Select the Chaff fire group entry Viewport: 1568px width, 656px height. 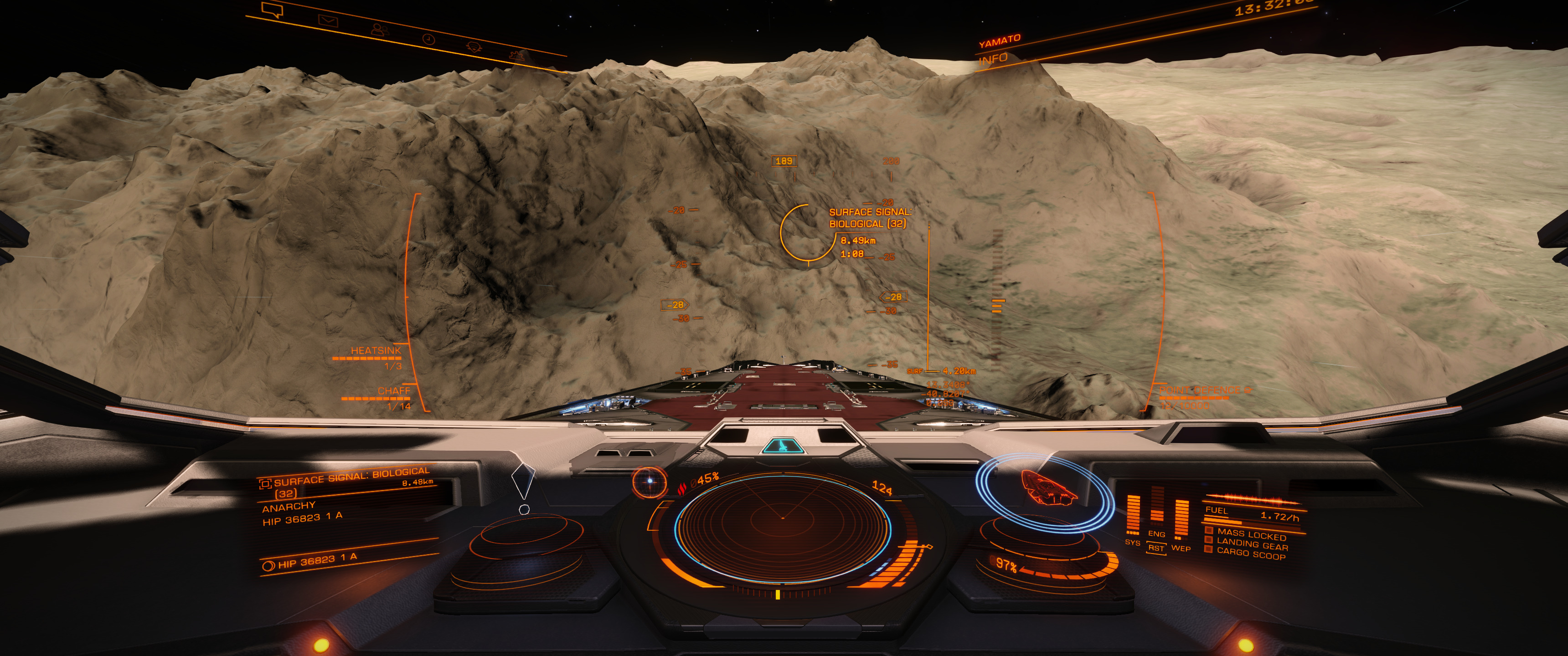[x=393, y=391]
